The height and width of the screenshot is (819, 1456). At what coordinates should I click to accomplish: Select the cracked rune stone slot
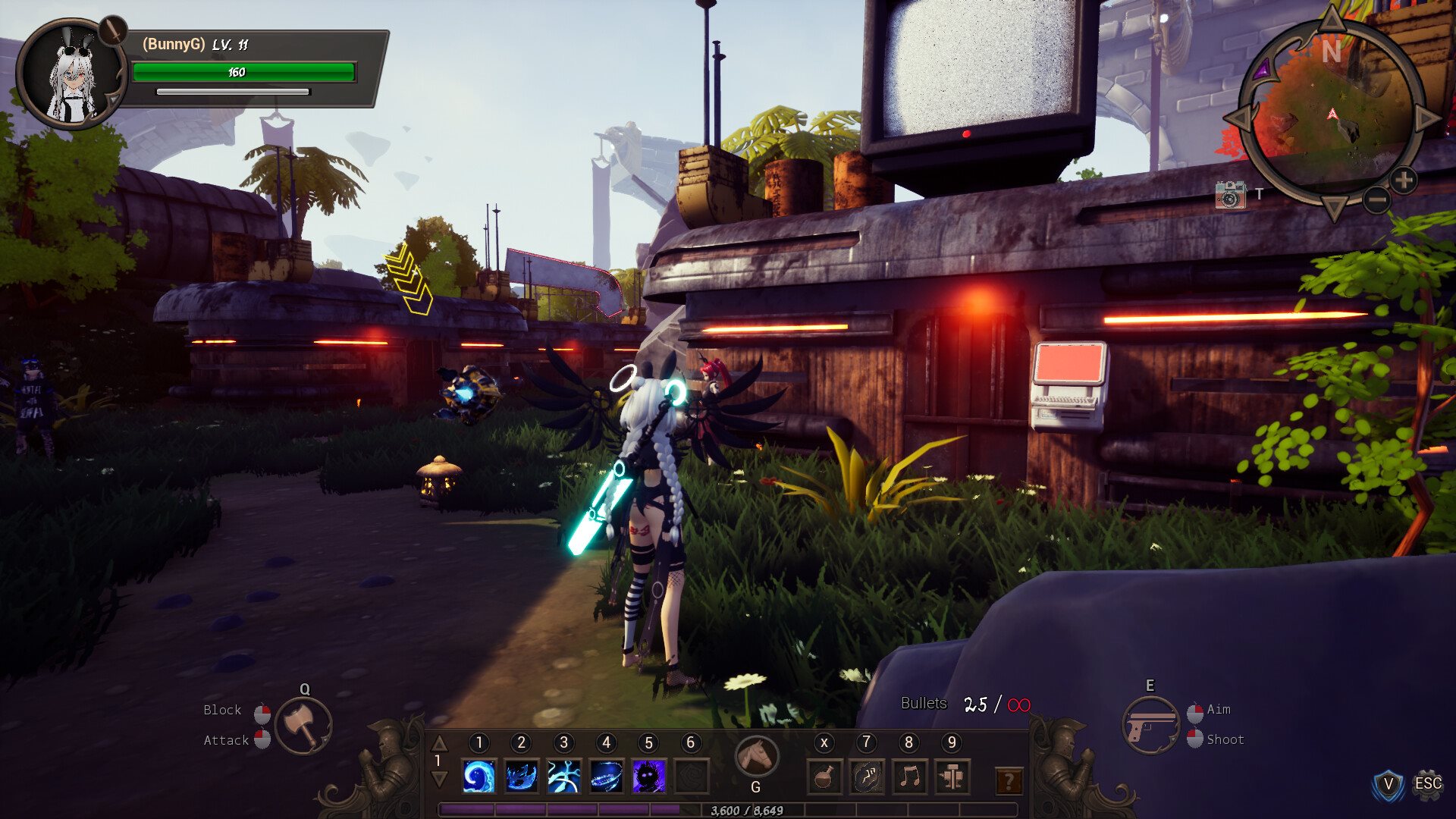pyautogui.click(x=867, y=777)
